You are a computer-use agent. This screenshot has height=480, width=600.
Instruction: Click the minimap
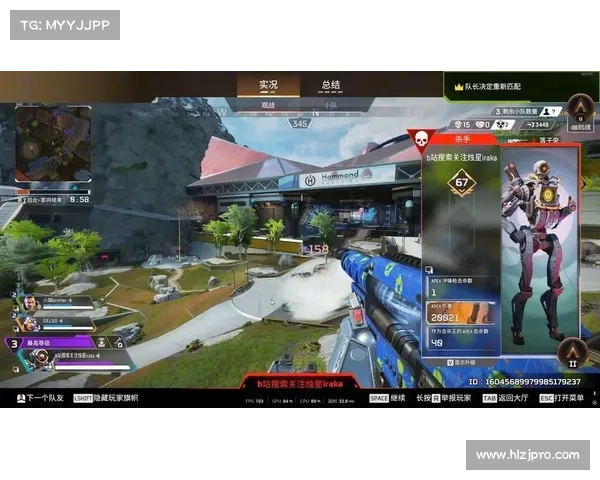click(53, 144)
